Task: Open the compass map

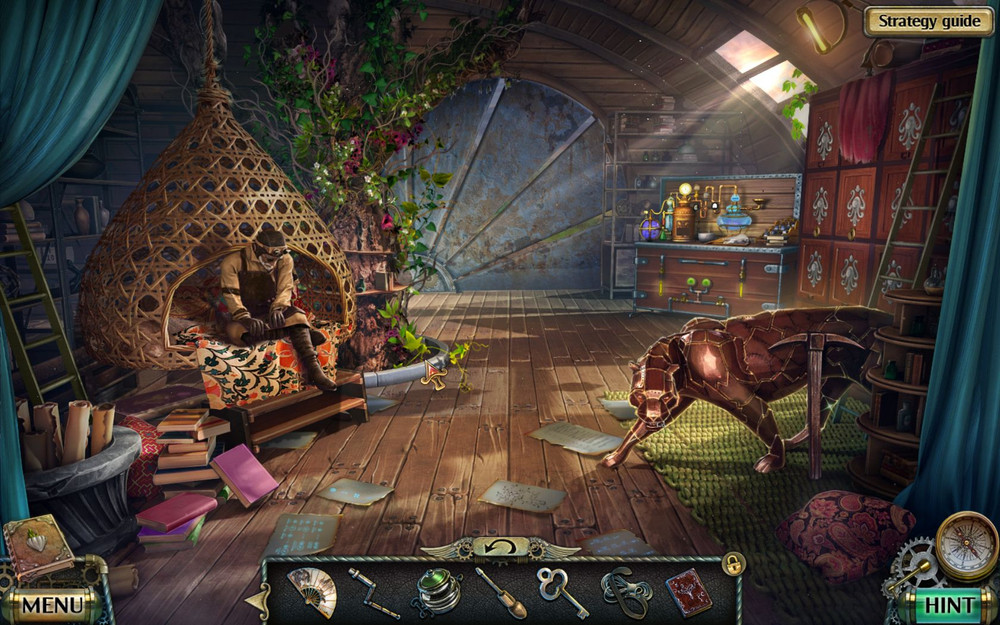Action: tap(966, 545)
